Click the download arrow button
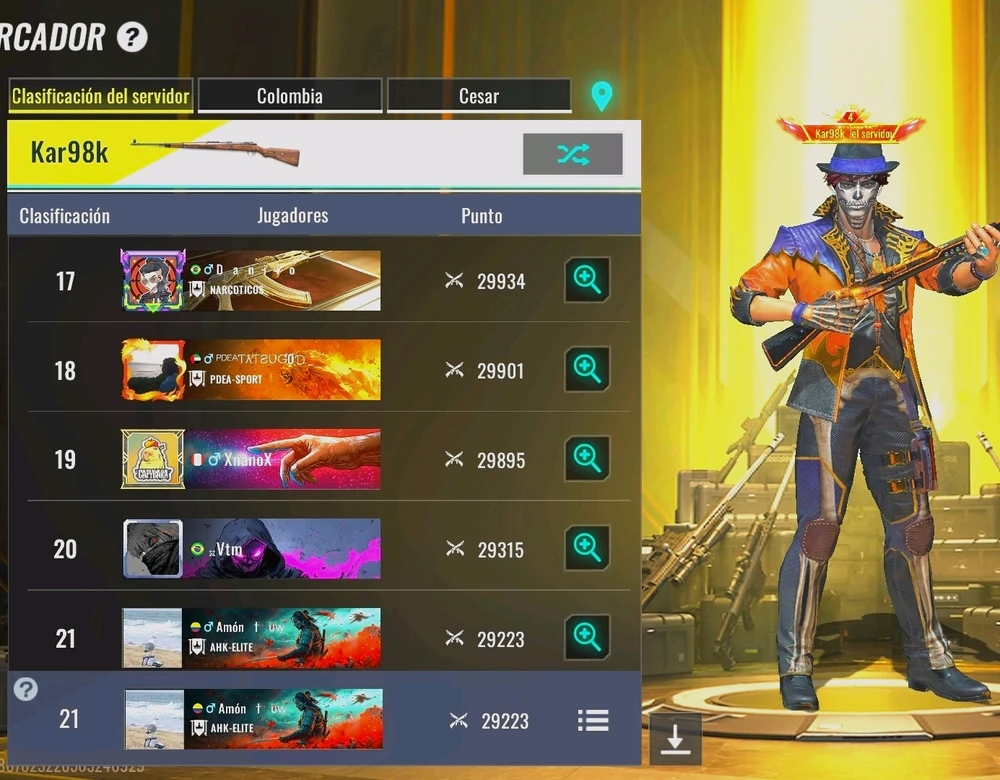The height and width of the screenshot is (780, 1000). (x=675, y=739)
